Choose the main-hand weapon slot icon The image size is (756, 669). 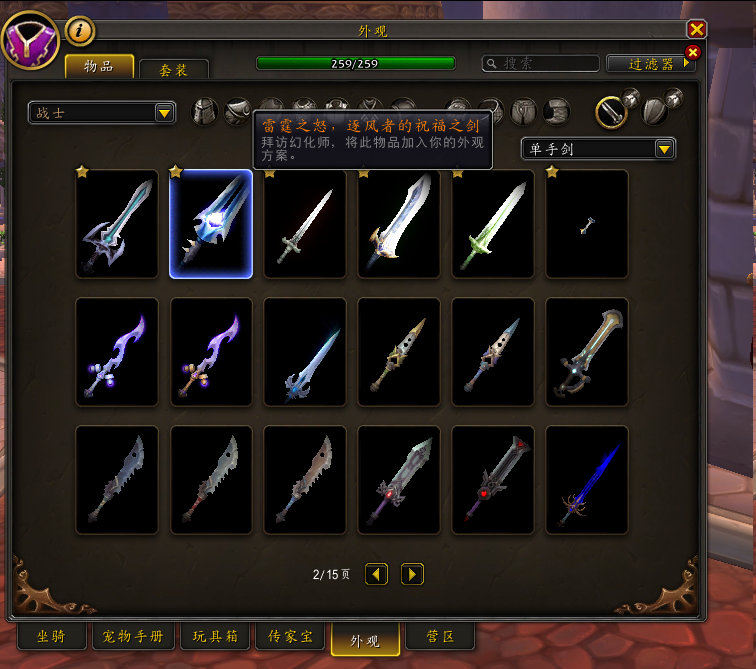point(611,111)
